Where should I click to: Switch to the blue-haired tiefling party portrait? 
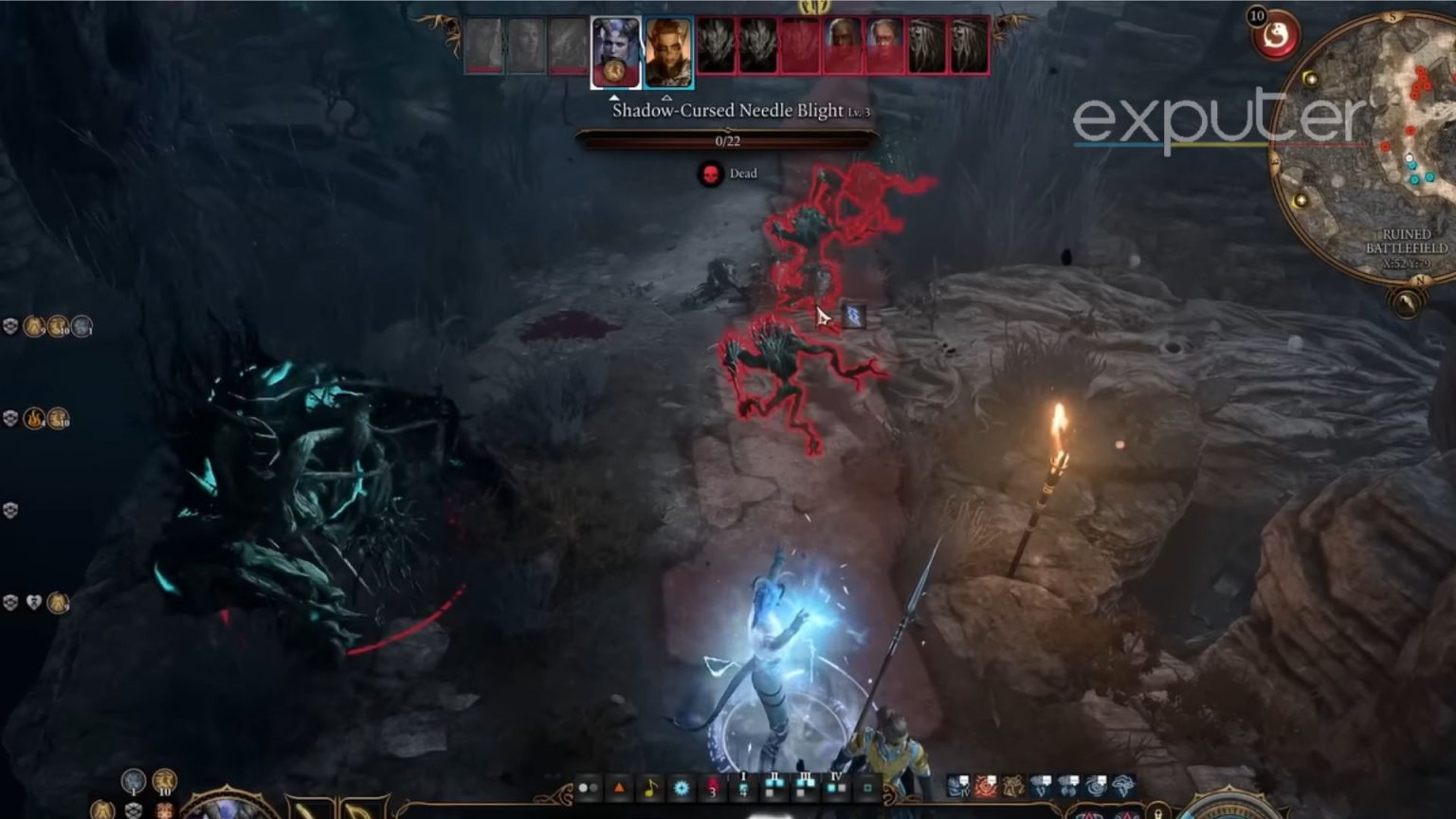(614, 52)
